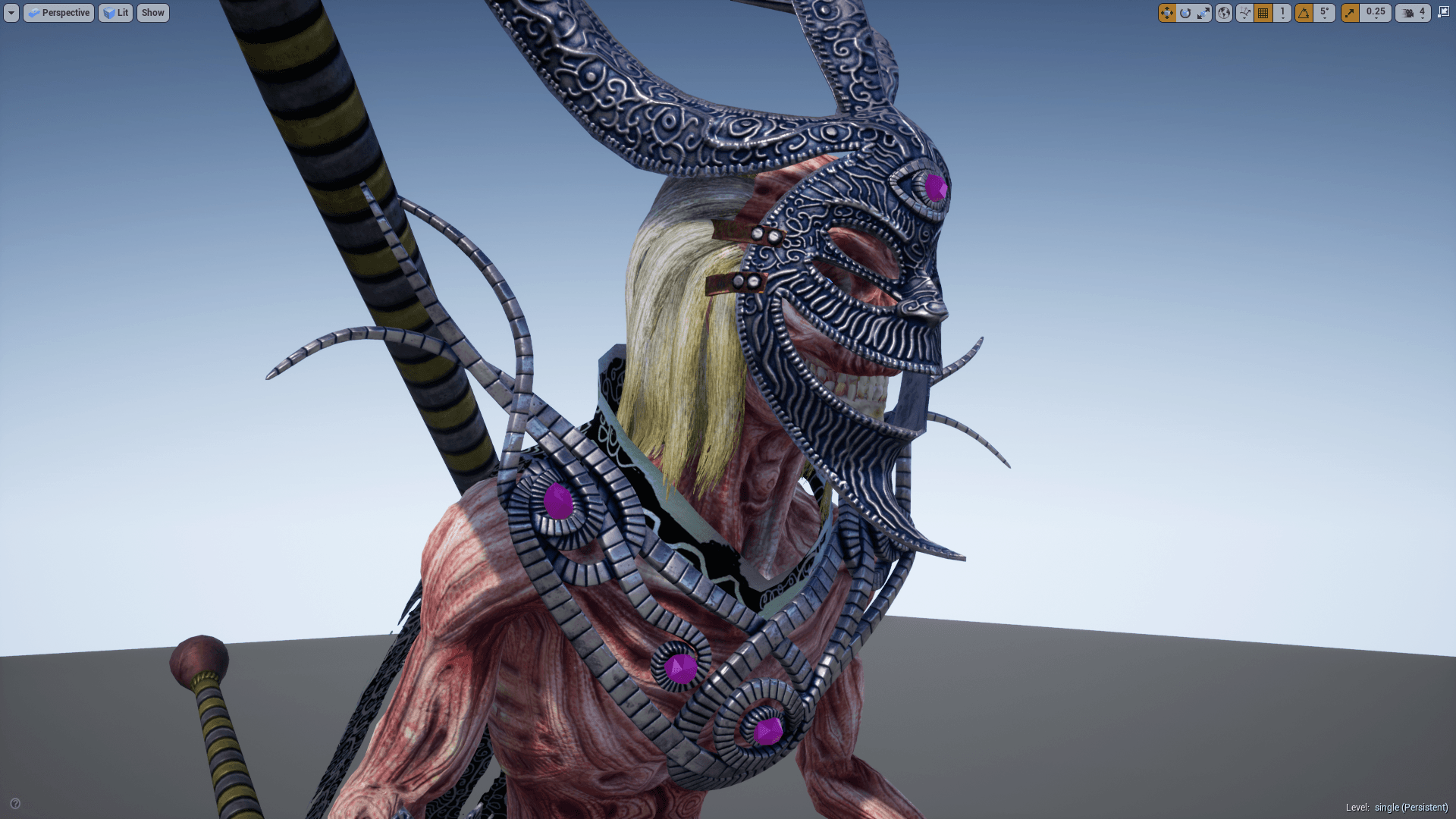Screen dimensions: 1456x819
Task: Toggle rotation snapping
Action: pyautogui.click(x=1302, y=13)
